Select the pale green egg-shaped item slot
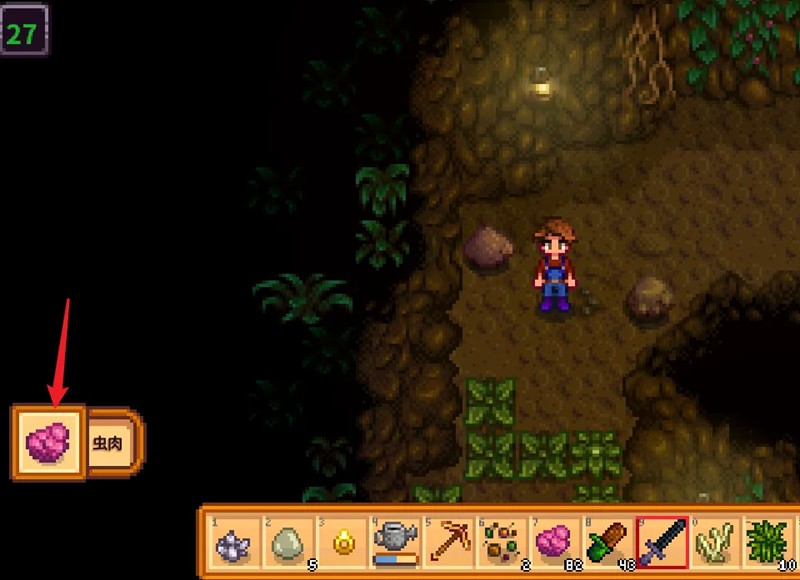Viewport: 800px width, 580px height. (x=289, y=543)
